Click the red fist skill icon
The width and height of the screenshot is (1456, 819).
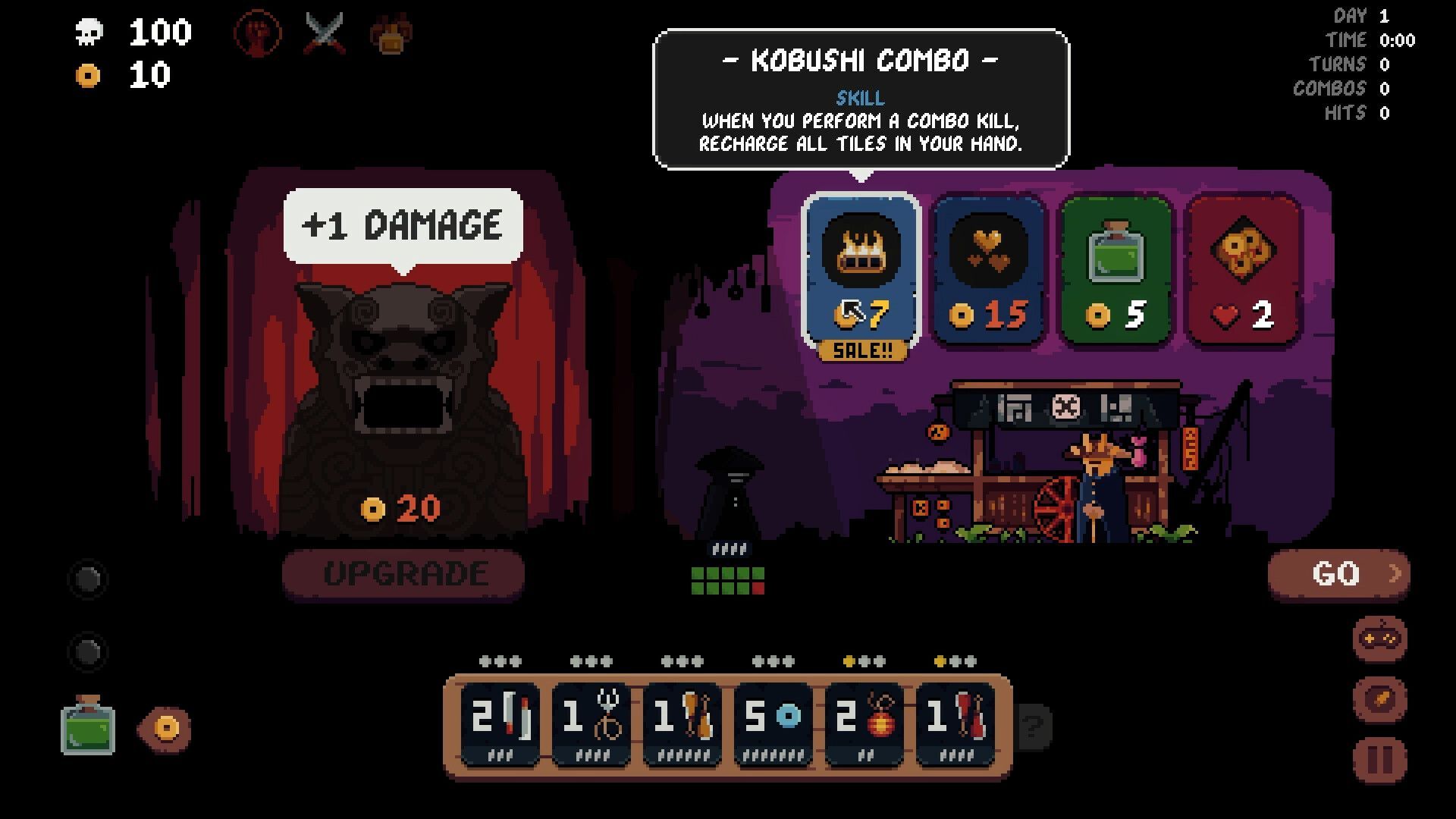259,34
